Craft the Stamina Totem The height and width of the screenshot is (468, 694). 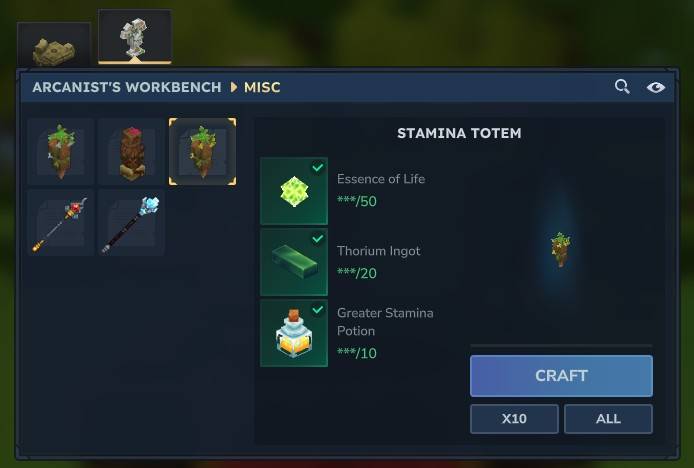561,376
